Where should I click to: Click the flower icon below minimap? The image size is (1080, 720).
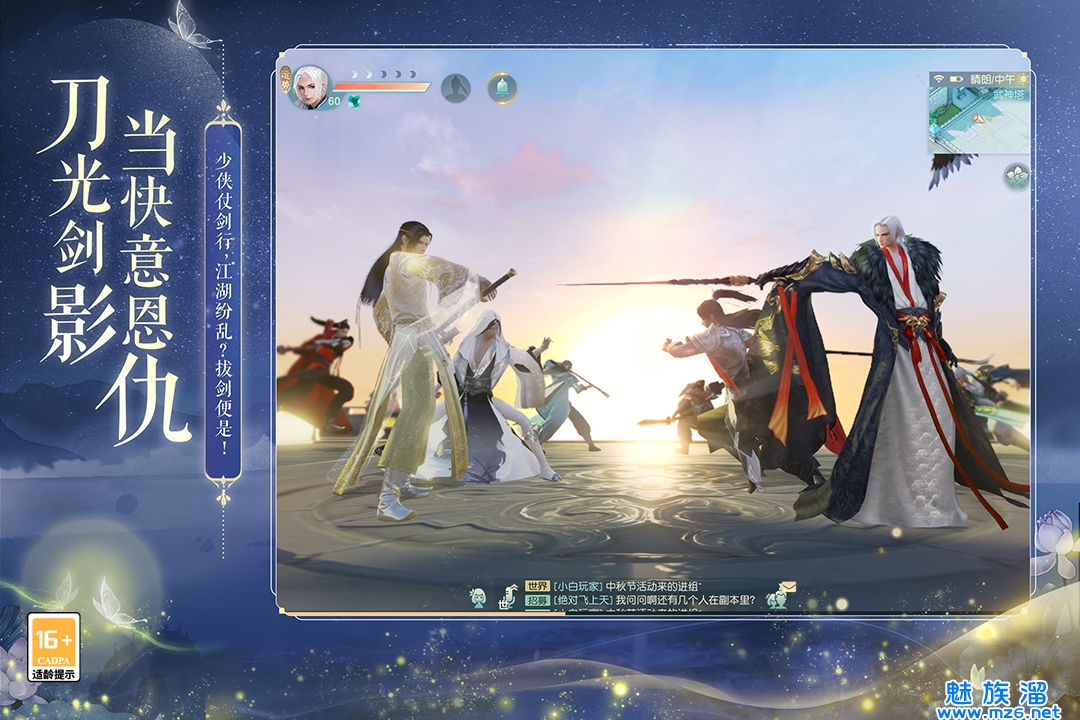(1017, 176)
